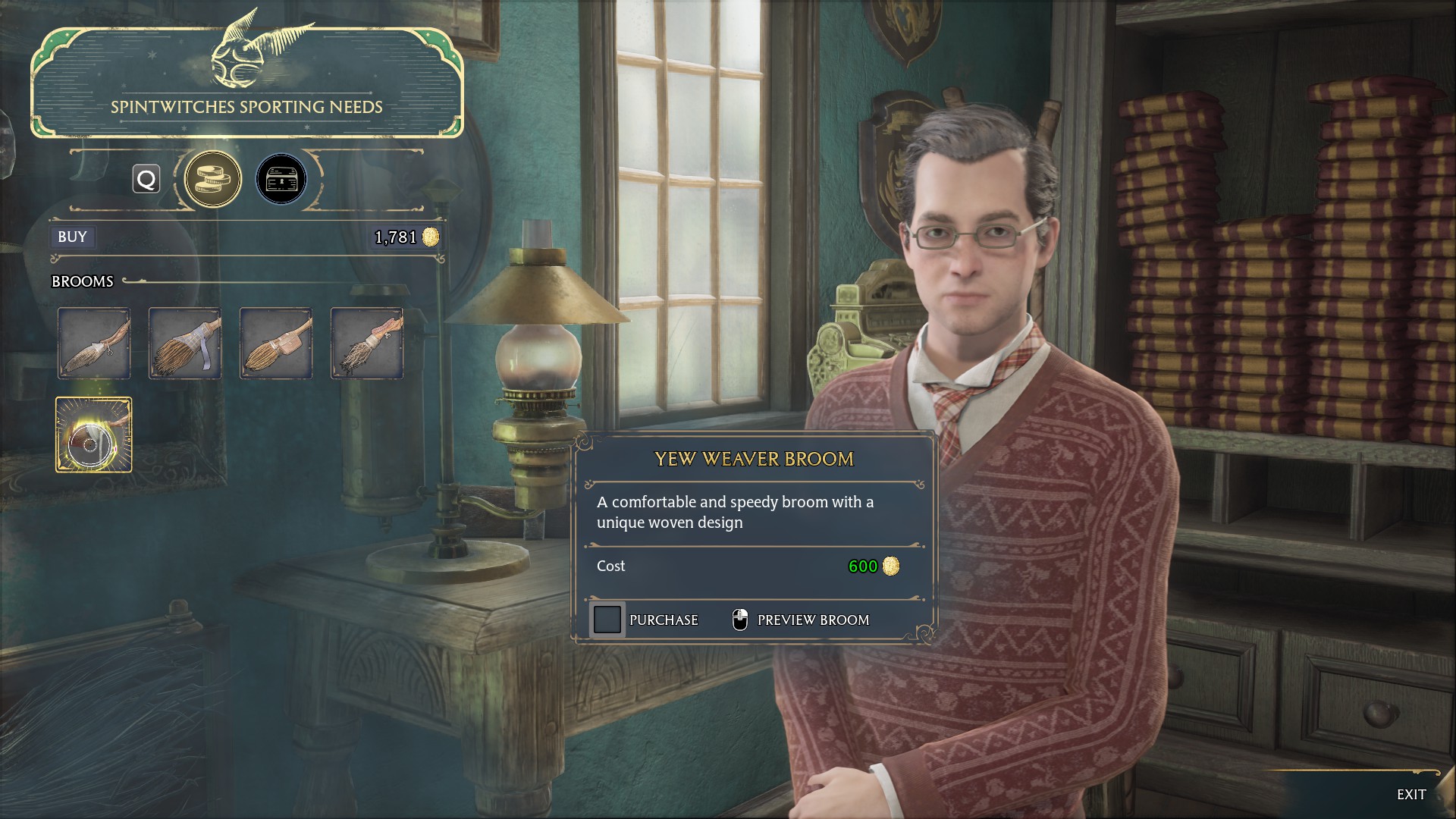Screen dimensions: 1456x819
Task: Pick the broom with dark scraggly bristles
Action: click(x=367, y=344)
